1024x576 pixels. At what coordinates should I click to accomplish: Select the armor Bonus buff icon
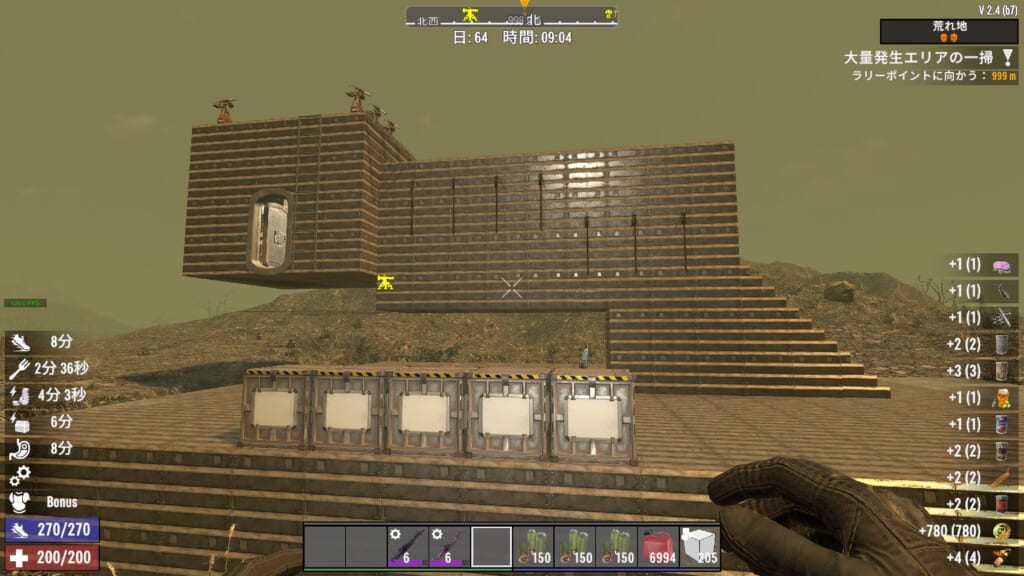21,501
